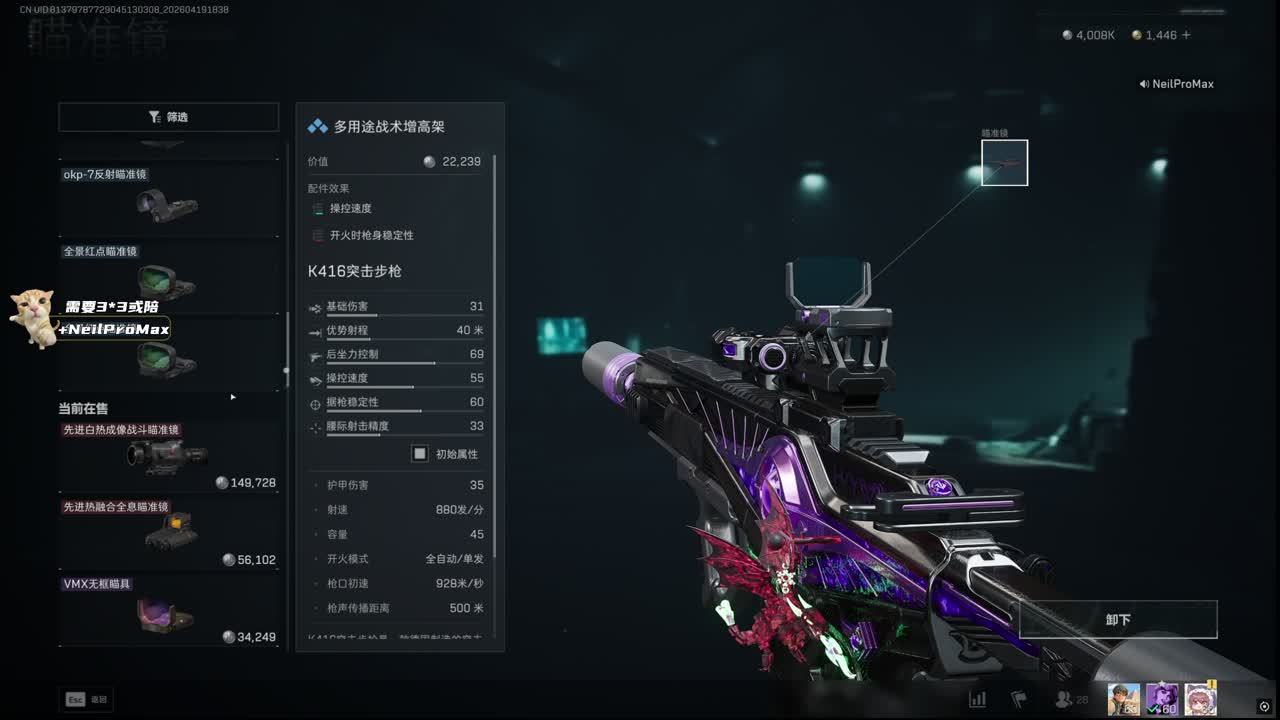Image resolution: width=1280 pixels, height=720 pixels.
Task: Pick the 先进白热成像战斗瞄准镜 for sale
Action: coord(167,456)
